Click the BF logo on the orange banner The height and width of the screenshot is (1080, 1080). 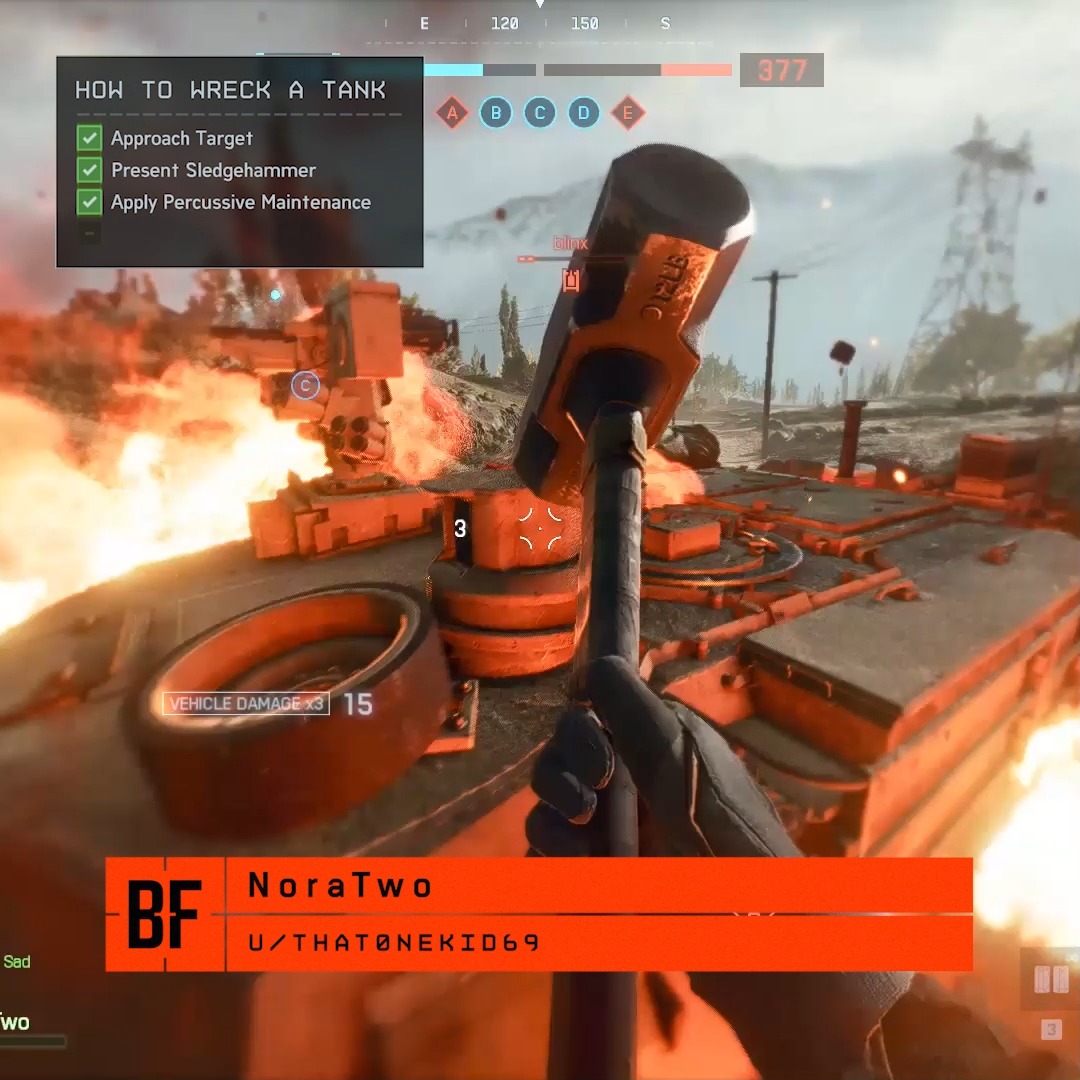165,914
